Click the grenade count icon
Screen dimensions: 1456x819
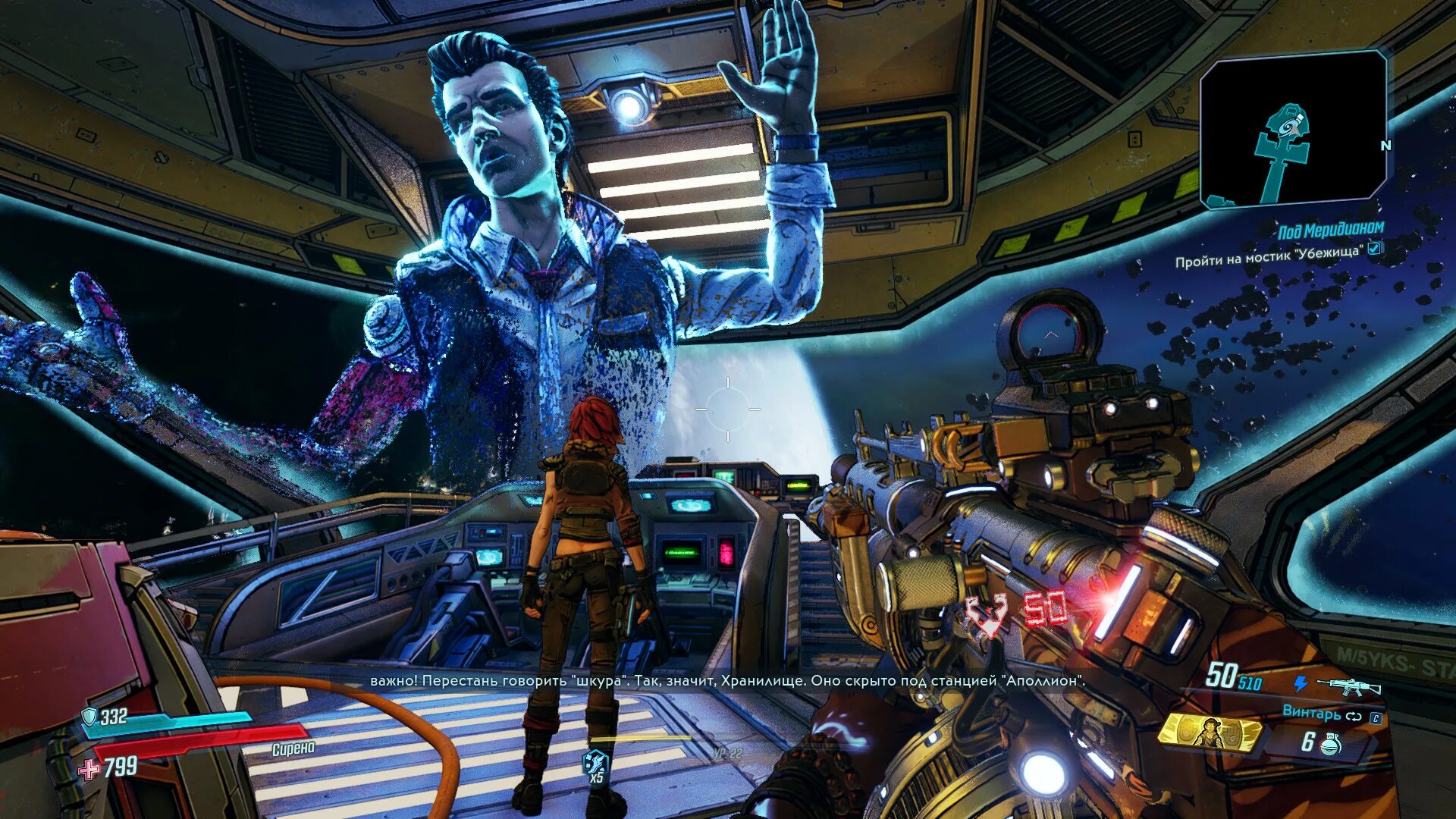click(1330, 745)
